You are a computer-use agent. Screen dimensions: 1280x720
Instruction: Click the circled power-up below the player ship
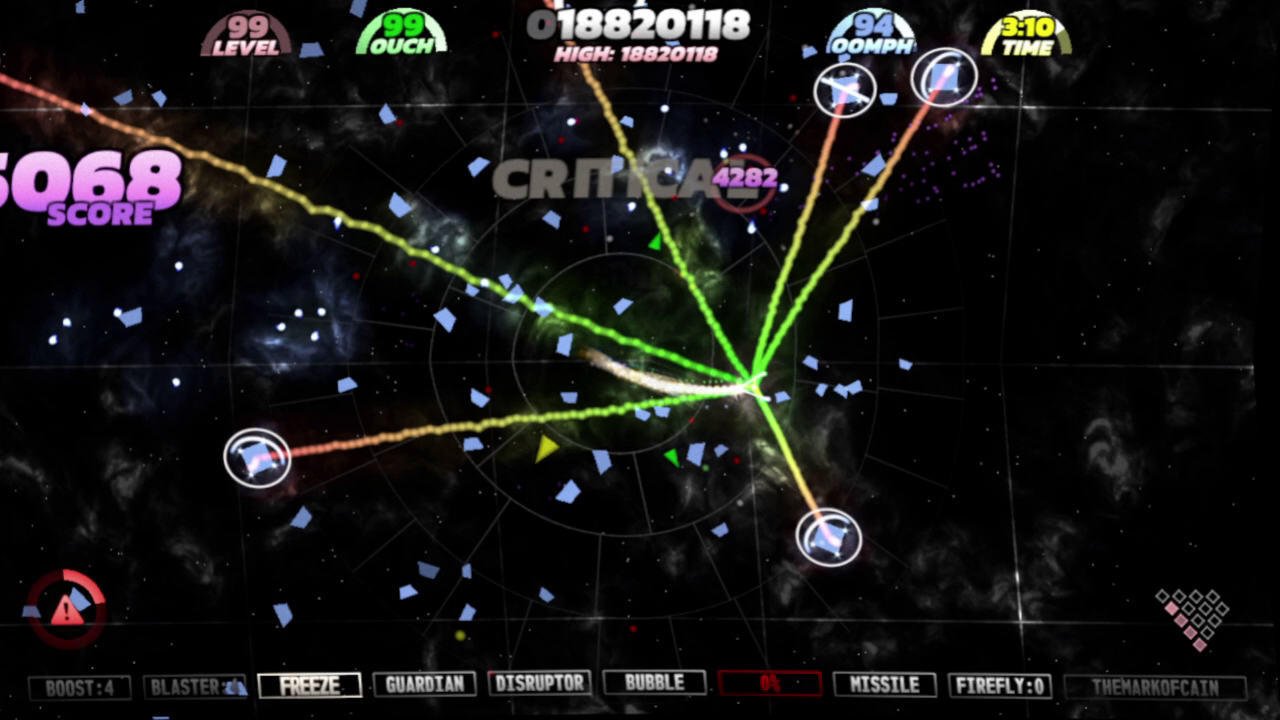coord(828,538)
